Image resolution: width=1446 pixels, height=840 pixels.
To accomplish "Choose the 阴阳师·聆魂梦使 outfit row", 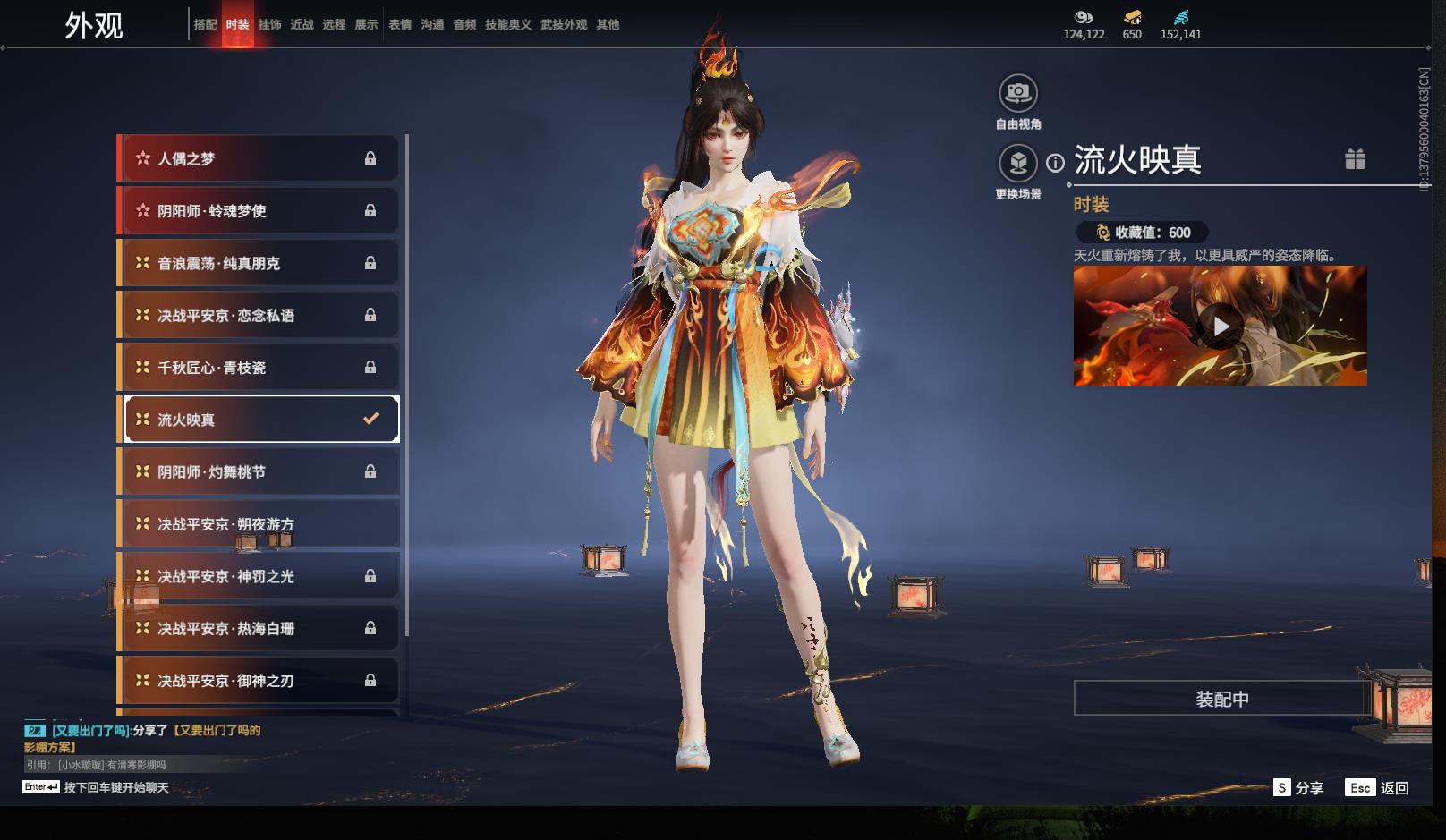I will point(259,211).
